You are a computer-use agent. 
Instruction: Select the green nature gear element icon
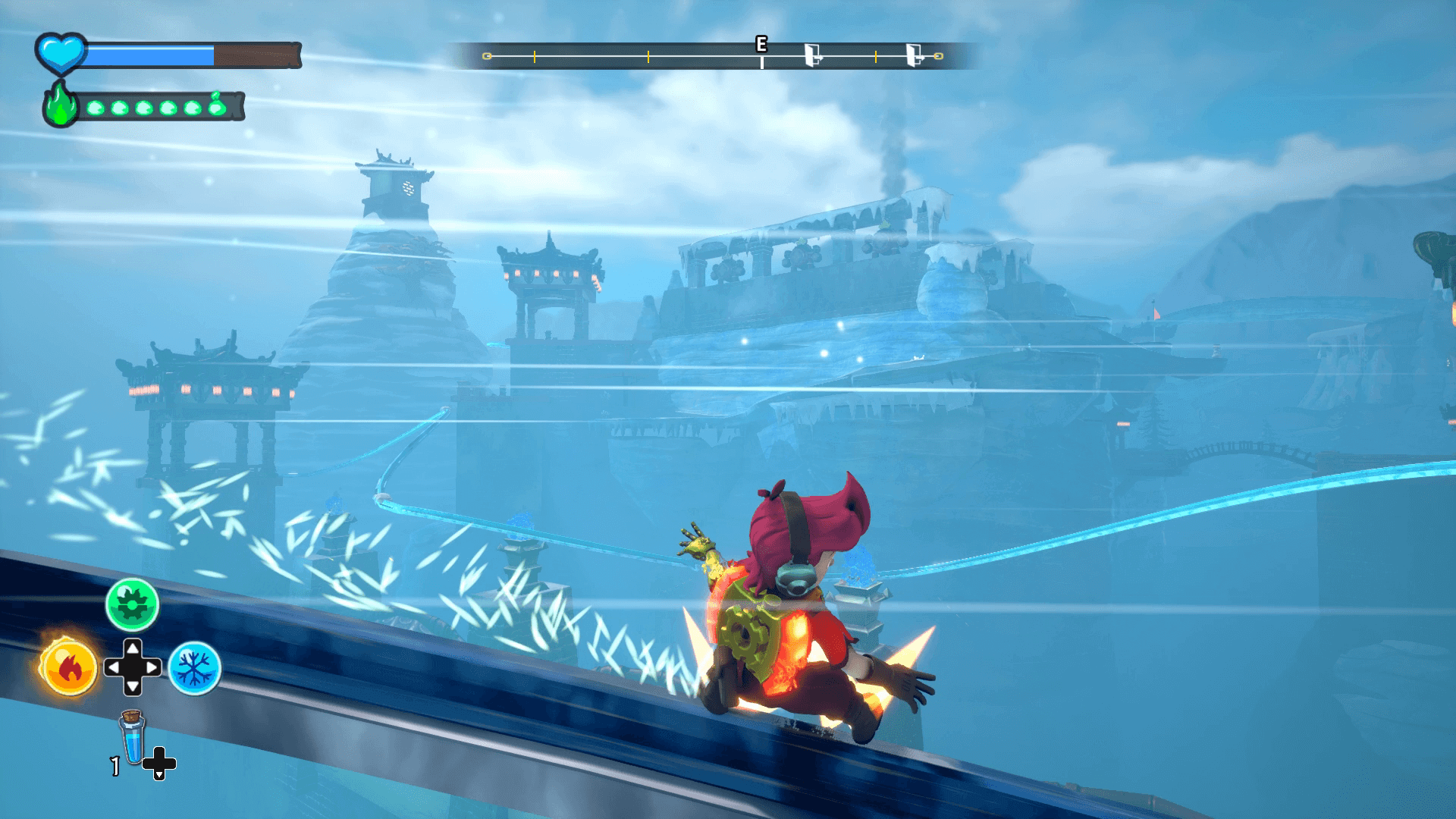(x=132, y=604)
